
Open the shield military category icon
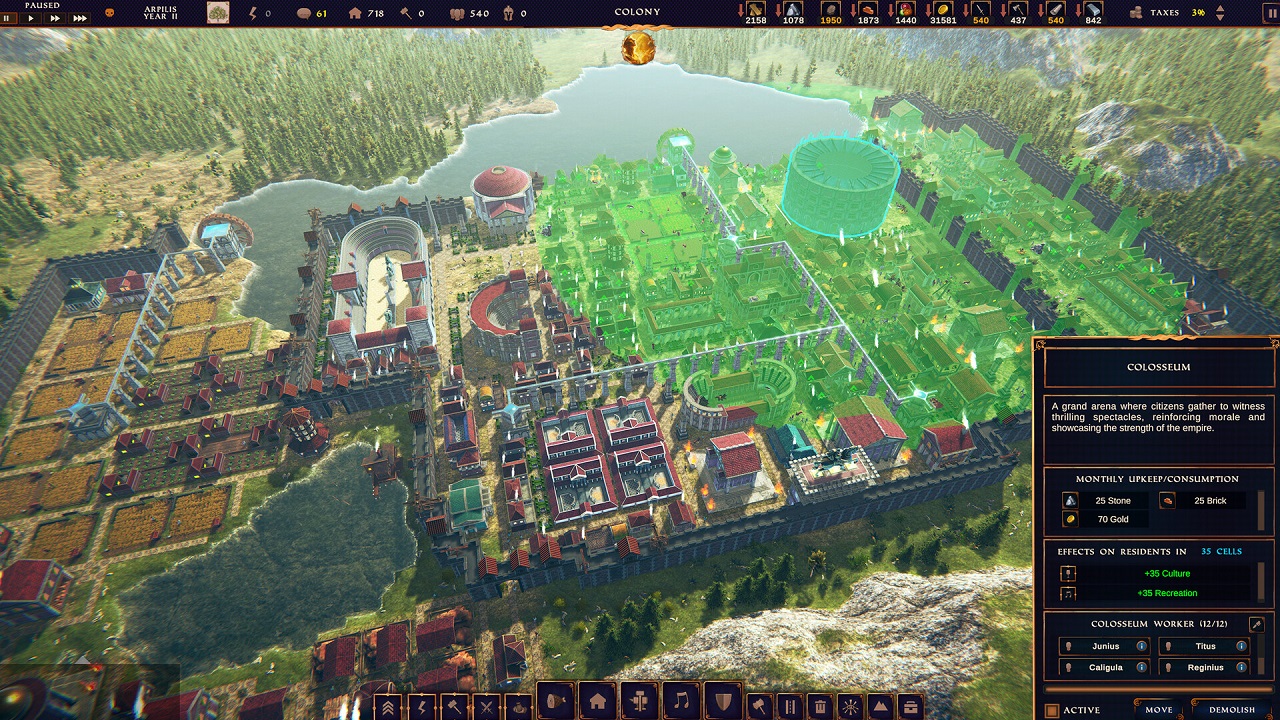point(721,706)
